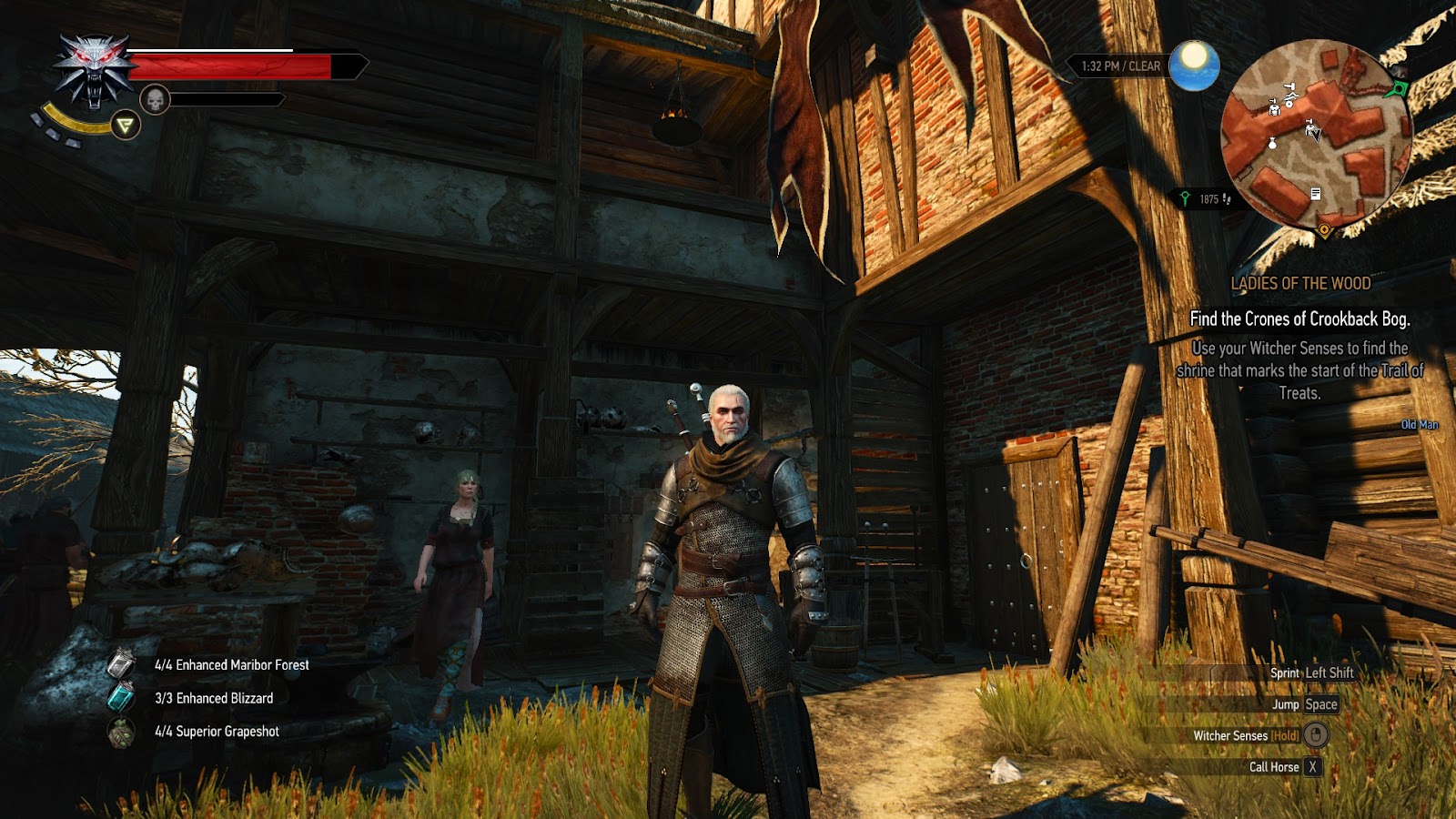Select the wolf medallion icon
Screen dimensions: 1456x819
94,69
